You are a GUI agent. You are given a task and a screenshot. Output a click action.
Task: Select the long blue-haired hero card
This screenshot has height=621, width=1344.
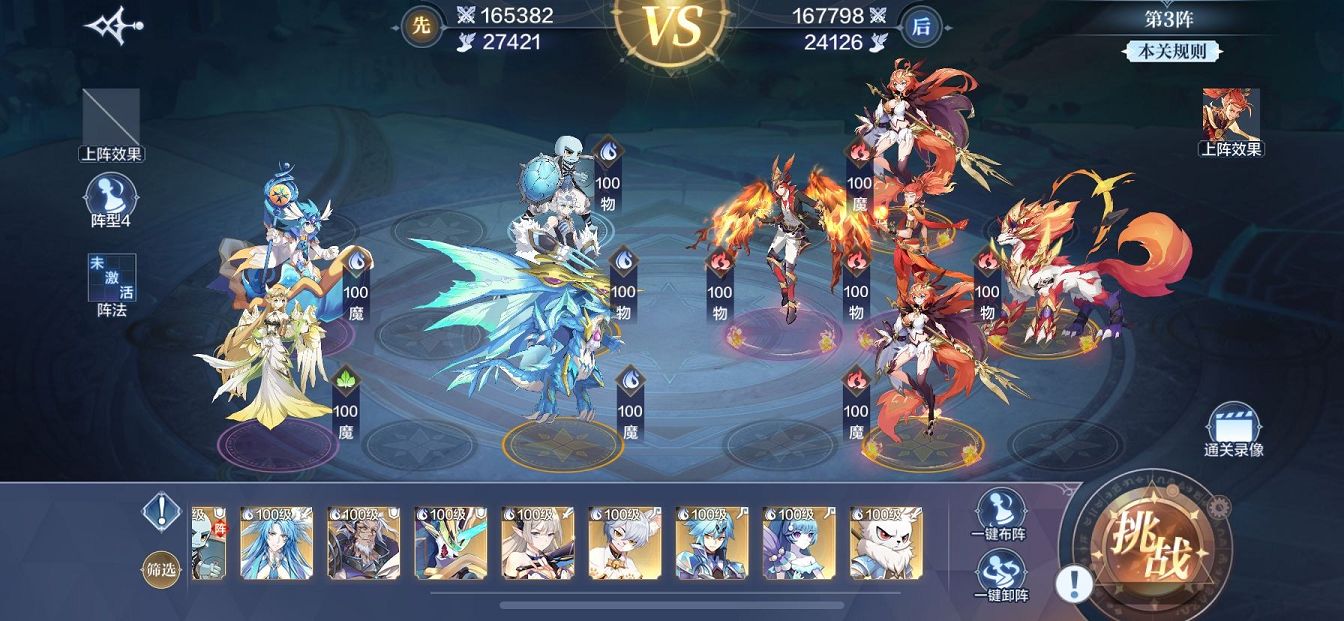tap(277, 543)
